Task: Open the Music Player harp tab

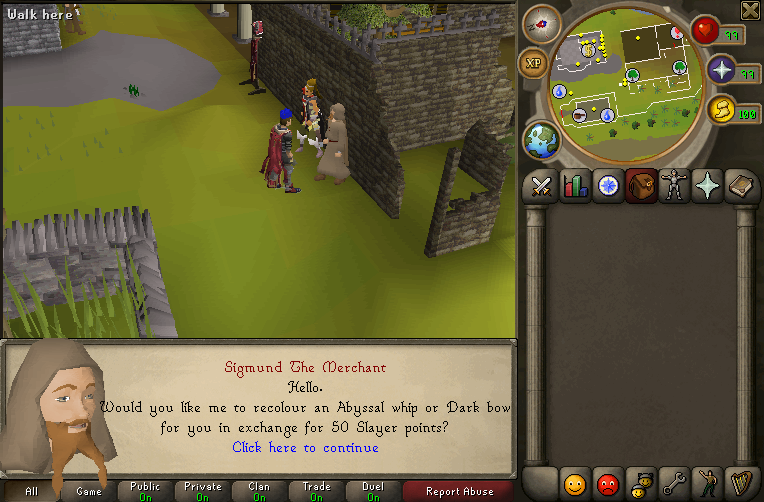Action: pos(740,484)
